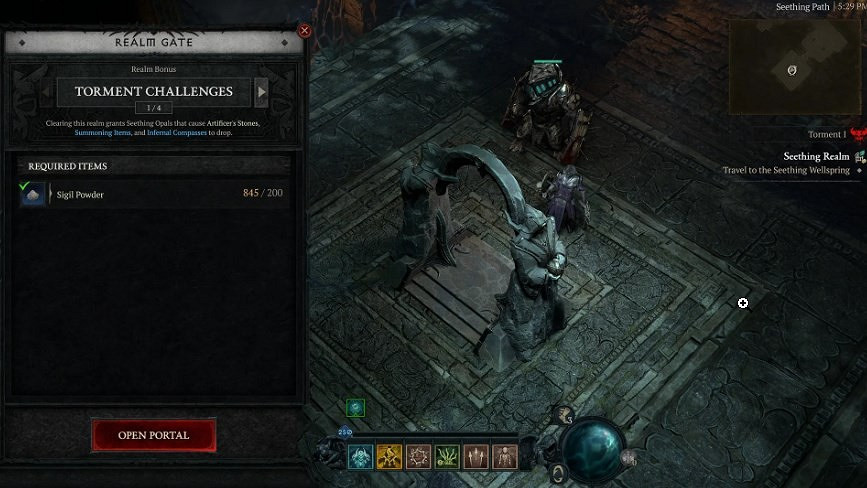The height and width of the screenshot is (488, 867).
Task: Use the golden yellow skill slot
Action: click(389, 457)
